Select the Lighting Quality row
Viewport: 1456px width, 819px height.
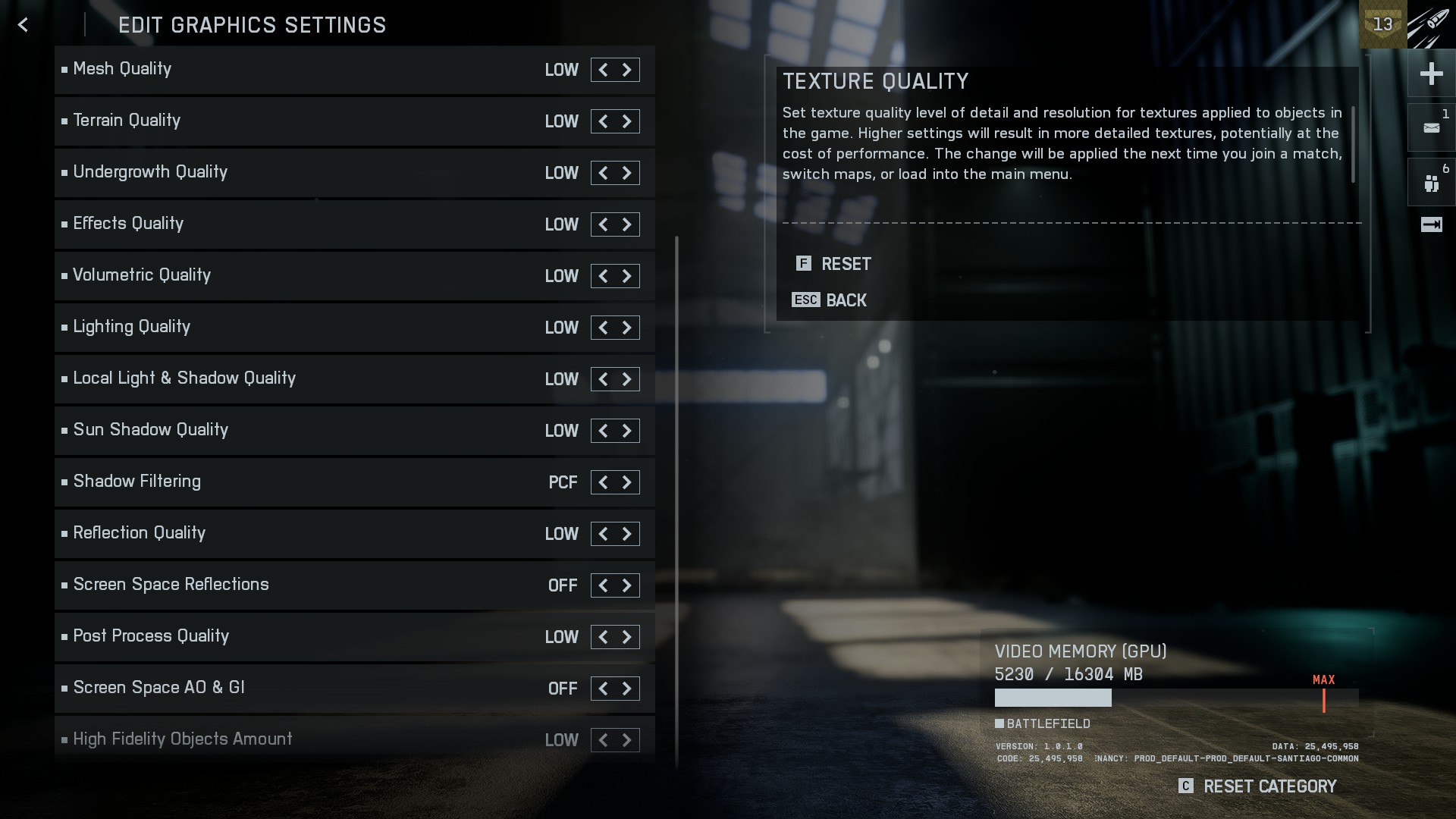(x=303, y=328)
